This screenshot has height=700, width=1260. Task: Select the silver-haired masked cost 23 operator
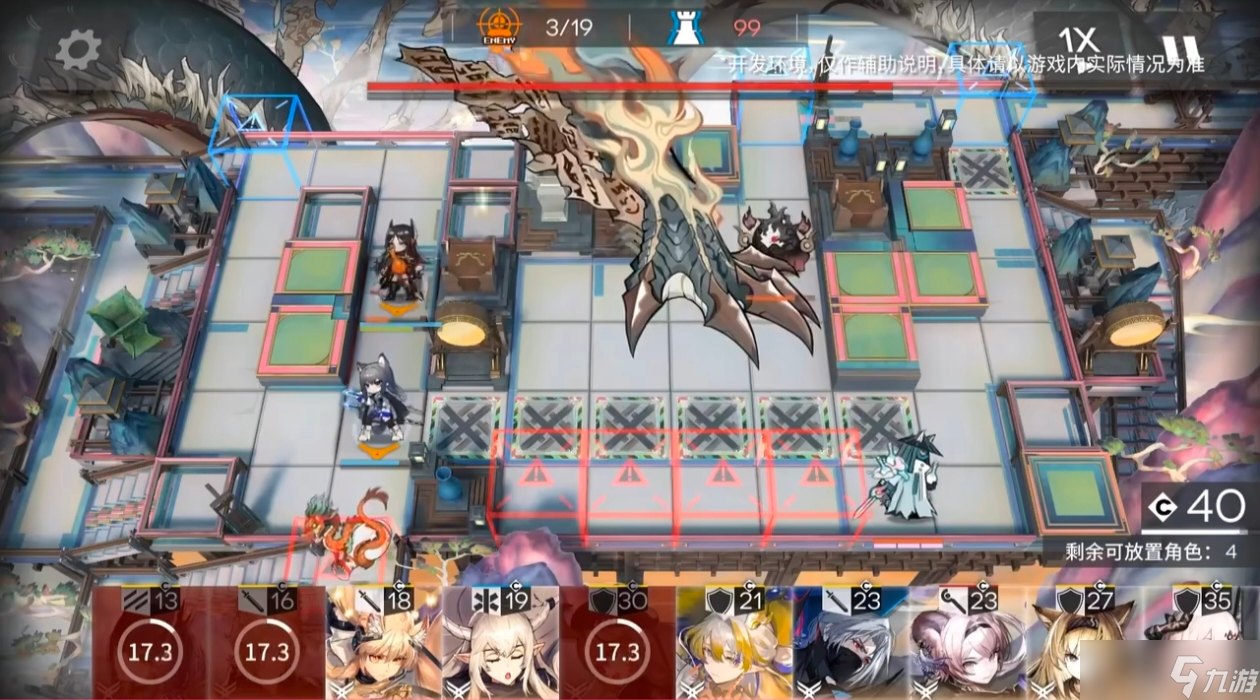tap(852, 642)
